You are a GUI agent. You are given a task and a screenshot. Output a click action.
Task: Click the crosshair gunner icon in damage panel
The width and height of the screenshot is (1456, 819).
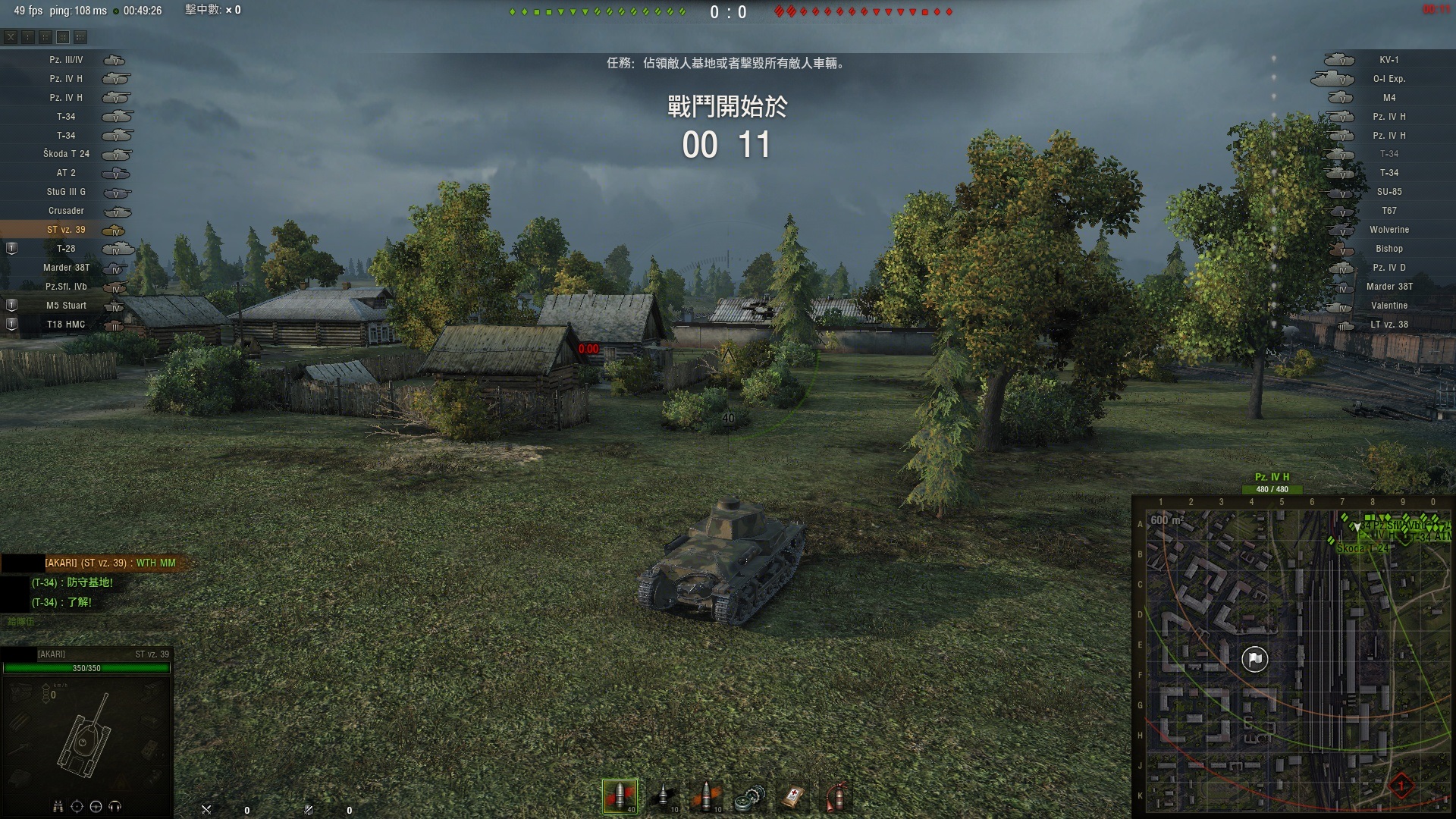point(77,807)
